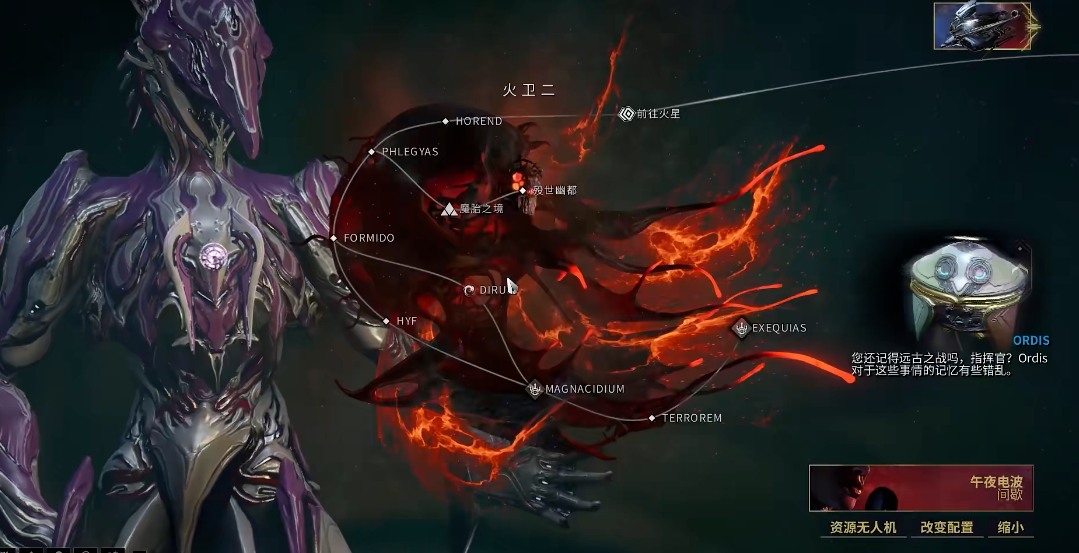Image resolution: width=1079 pixels, height=553 pixels.
Task: Open 改变配置 to change loadout
Action: click(946, 527)
